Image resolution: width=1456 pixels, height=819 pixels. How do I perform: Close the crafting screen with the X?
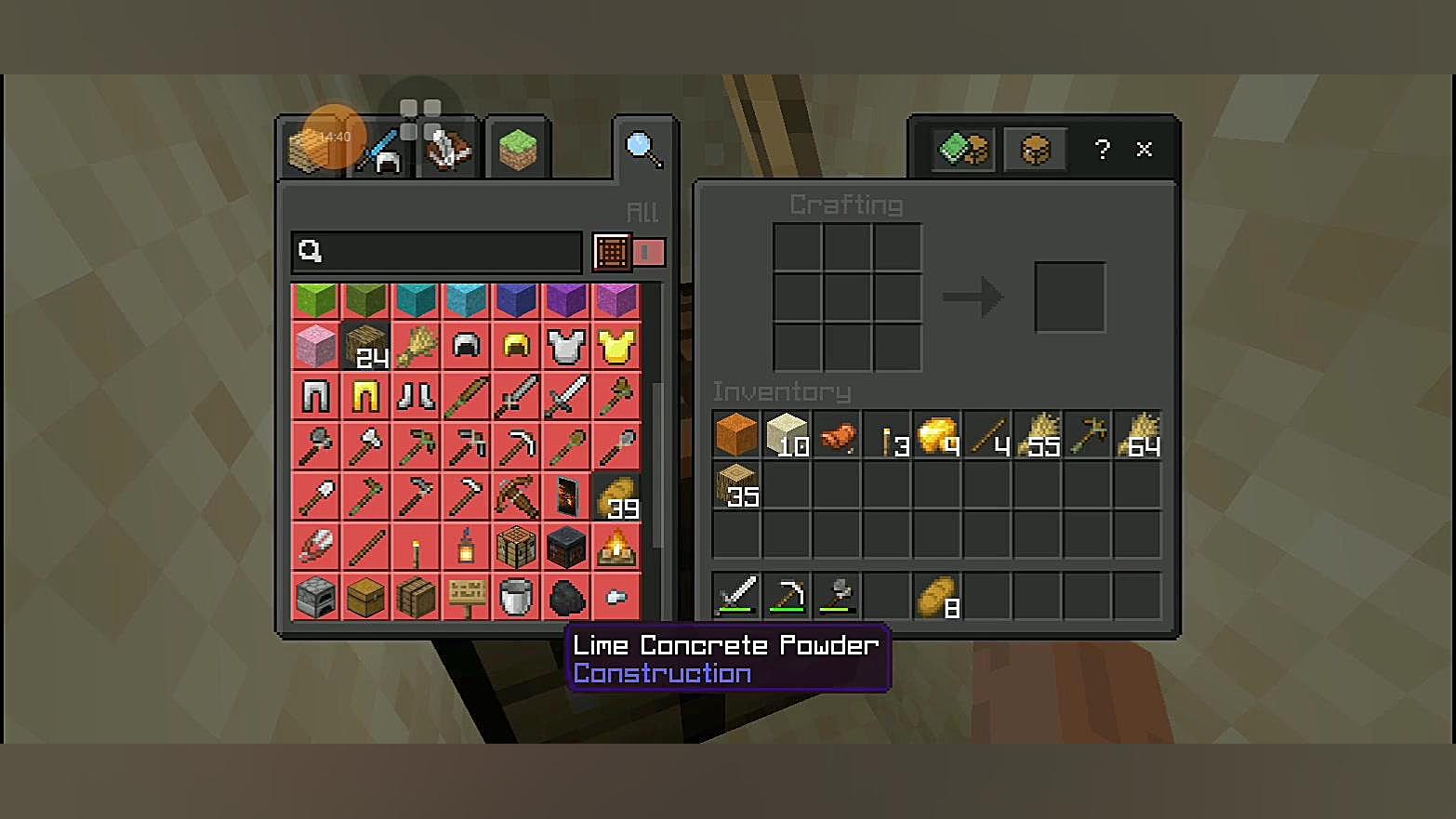point(1145,149)
